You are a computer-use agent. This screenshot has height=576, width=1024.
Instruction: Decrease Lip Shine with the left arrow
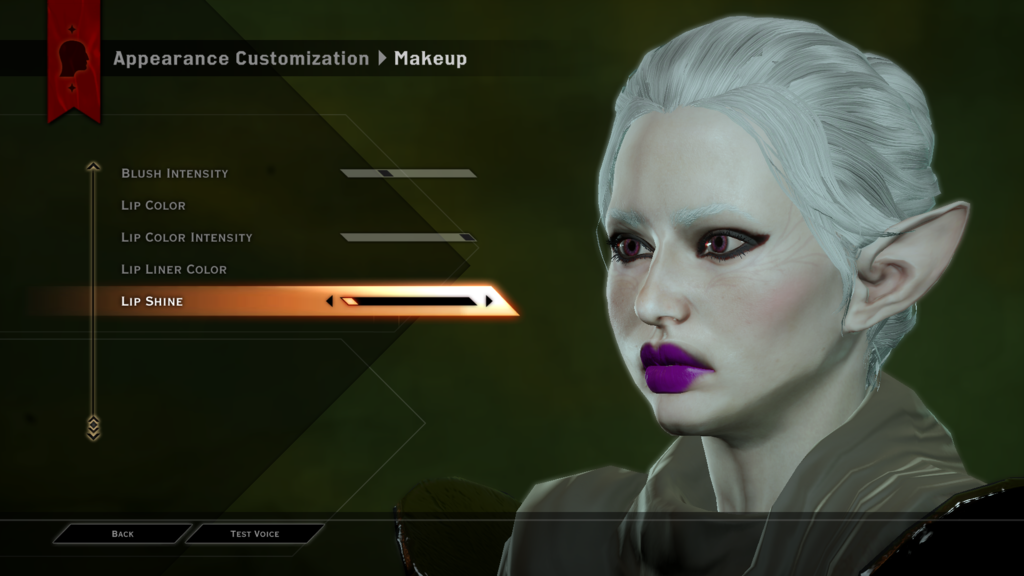point(330,301)
